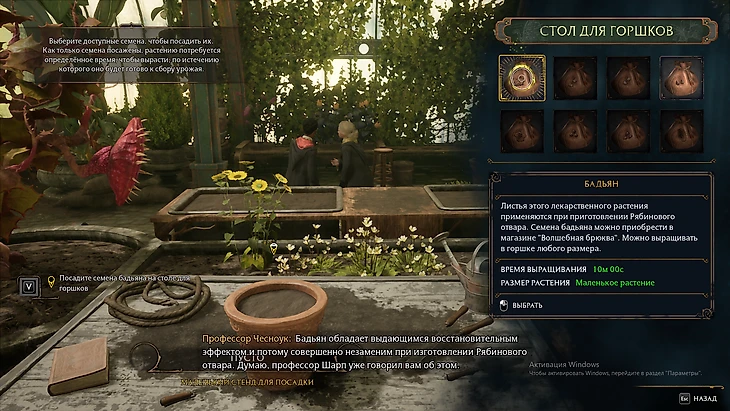
Task: Select the highlighted dittany seed slot
Action: [x=520, y=78]
